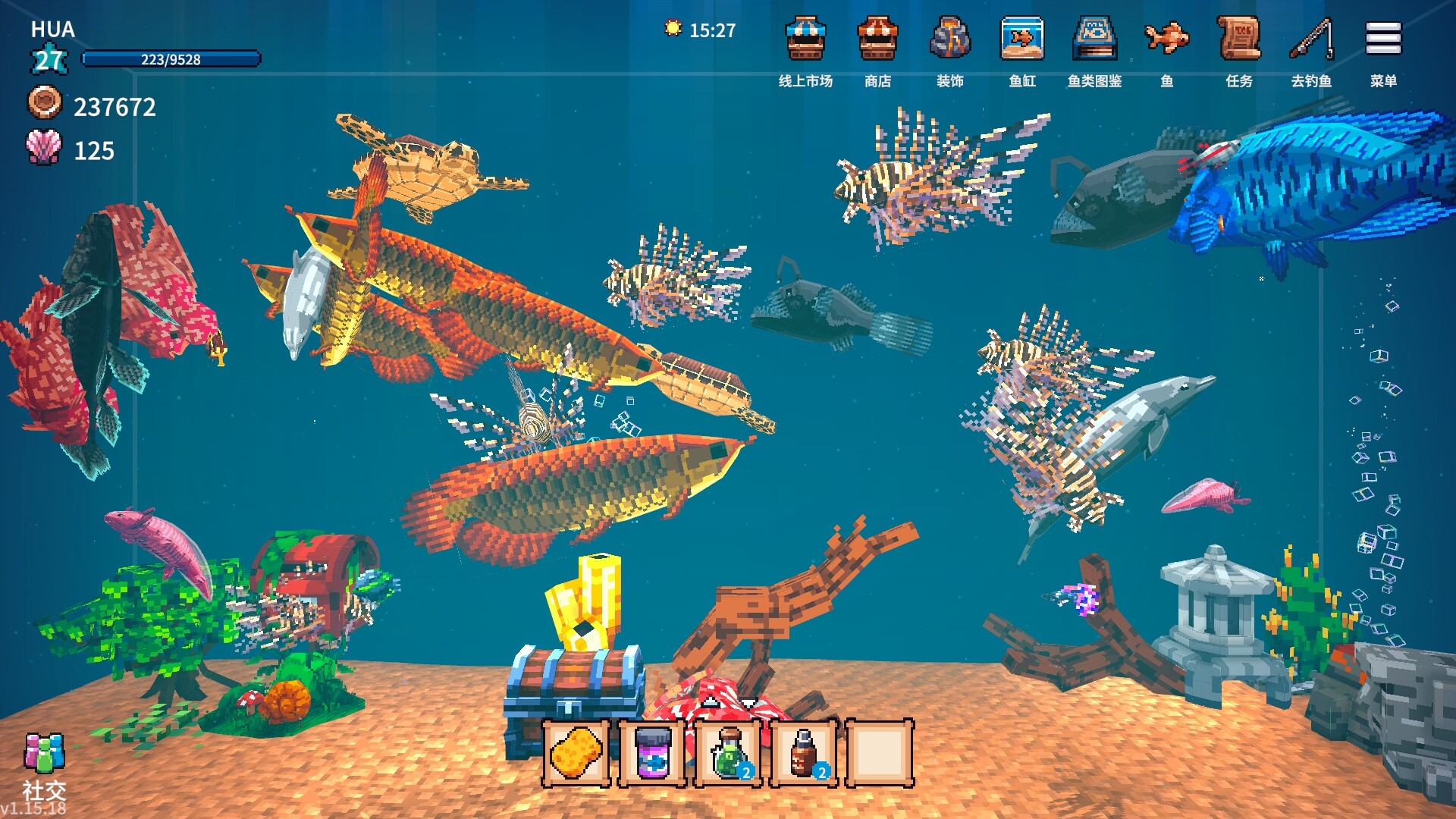
Task: View the 任务 quest scroll
Action: tap(1238, 43)
